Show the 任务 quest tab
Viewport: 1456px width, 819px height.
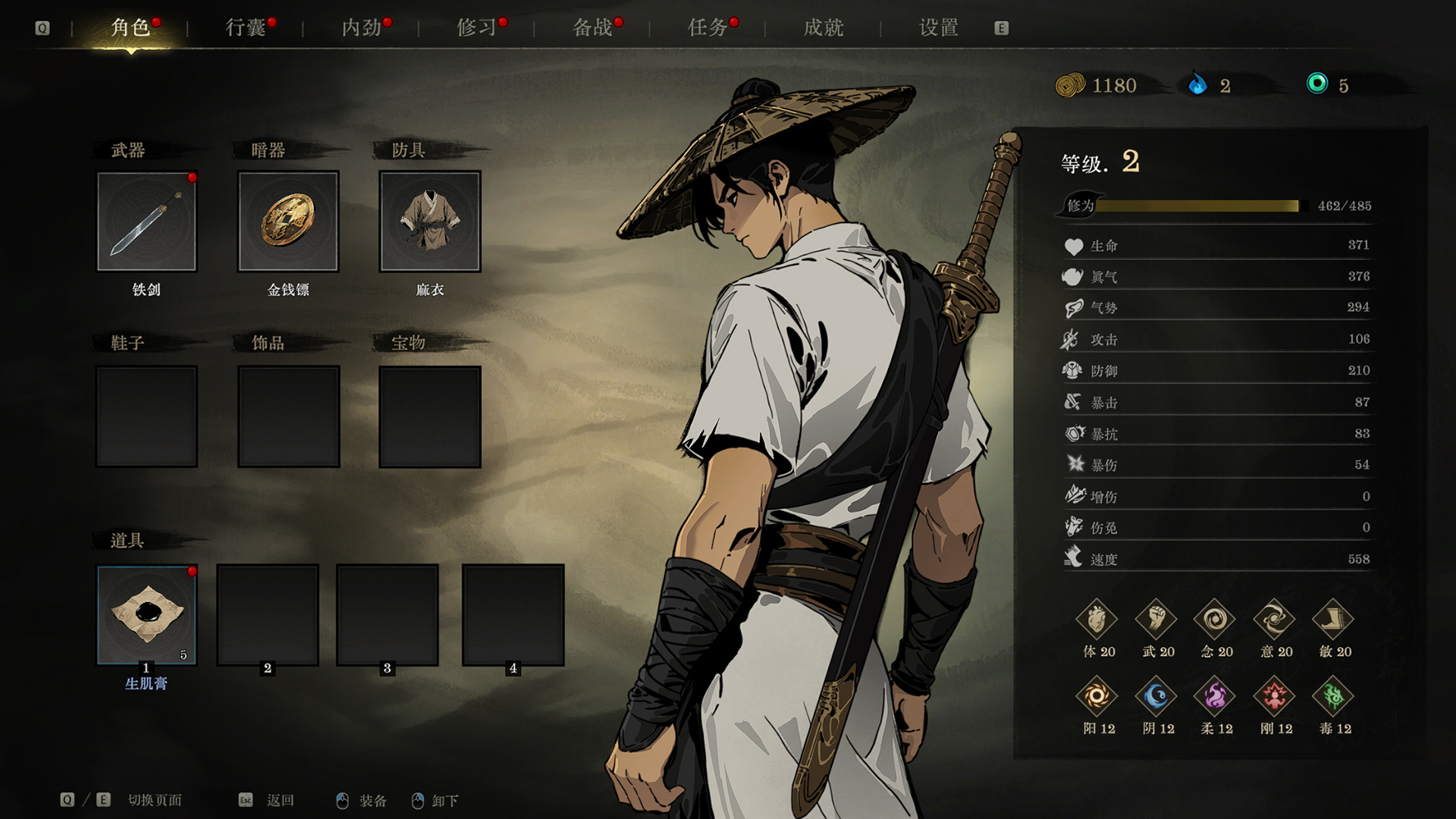click(x=708, y=28)
